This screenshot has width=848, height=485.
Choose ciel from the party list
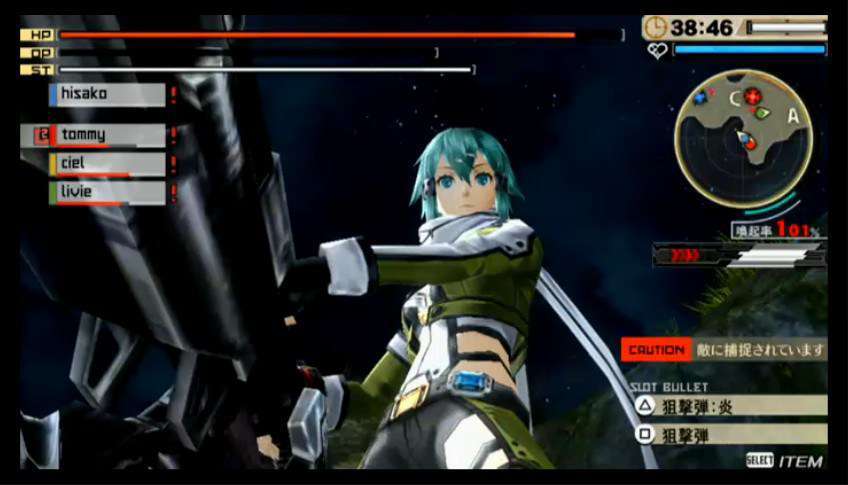[x=107, y=164]
